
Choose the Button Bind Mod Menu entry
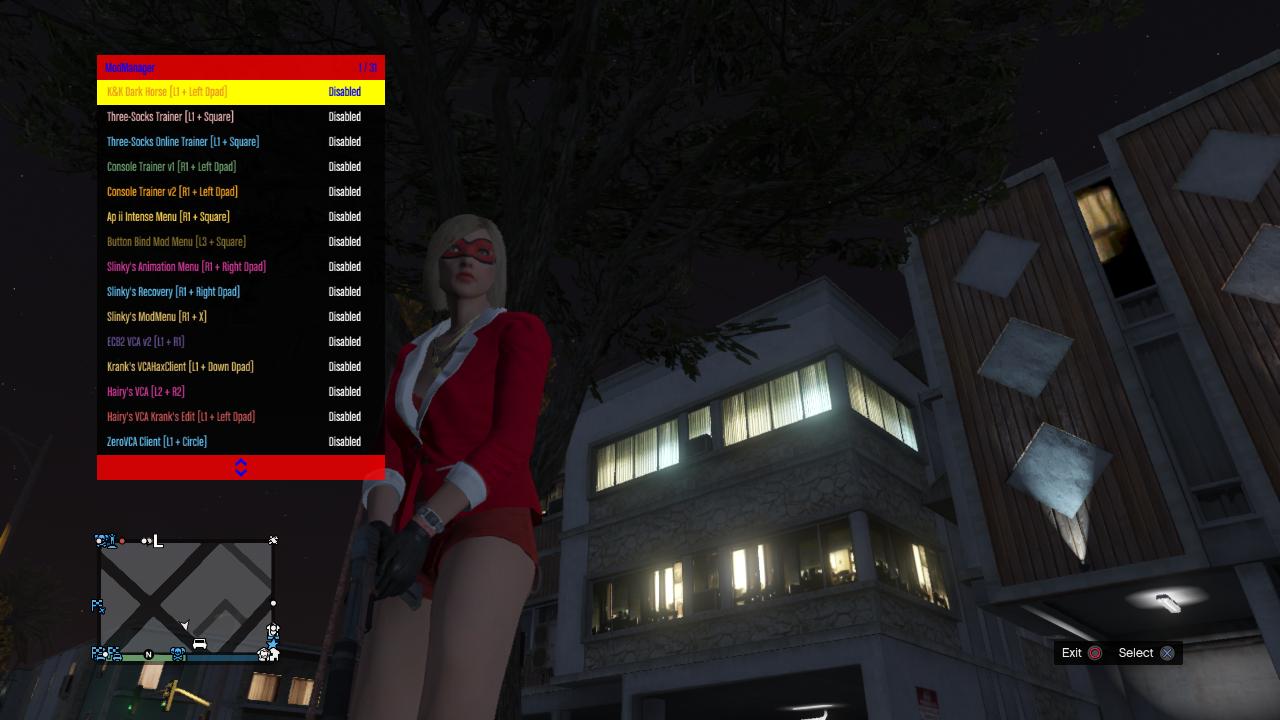176,242
